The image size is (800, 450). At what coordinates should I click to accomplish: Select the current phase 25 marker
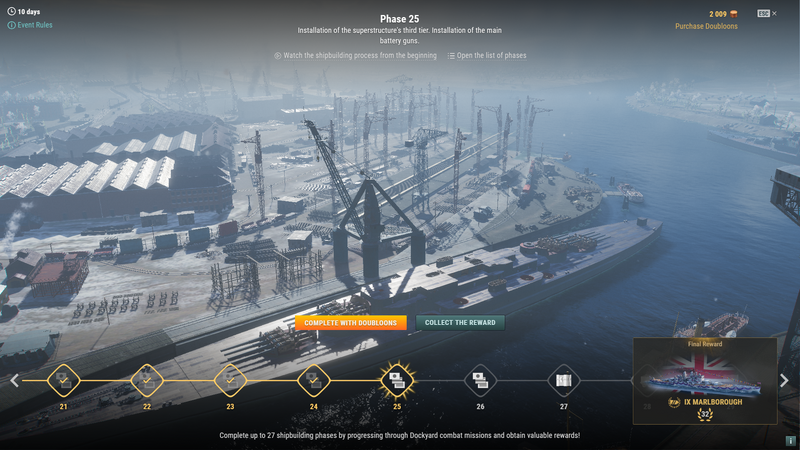[x=397, y=380]
